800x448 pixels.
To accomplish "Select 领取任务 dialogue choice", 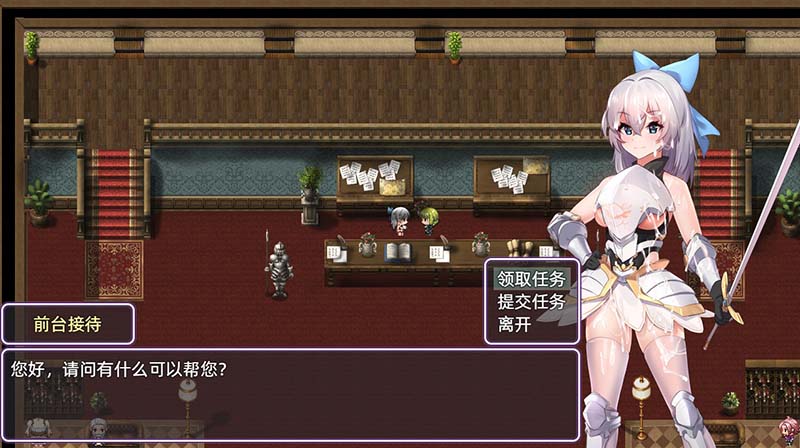I will (x=531, y=278).
